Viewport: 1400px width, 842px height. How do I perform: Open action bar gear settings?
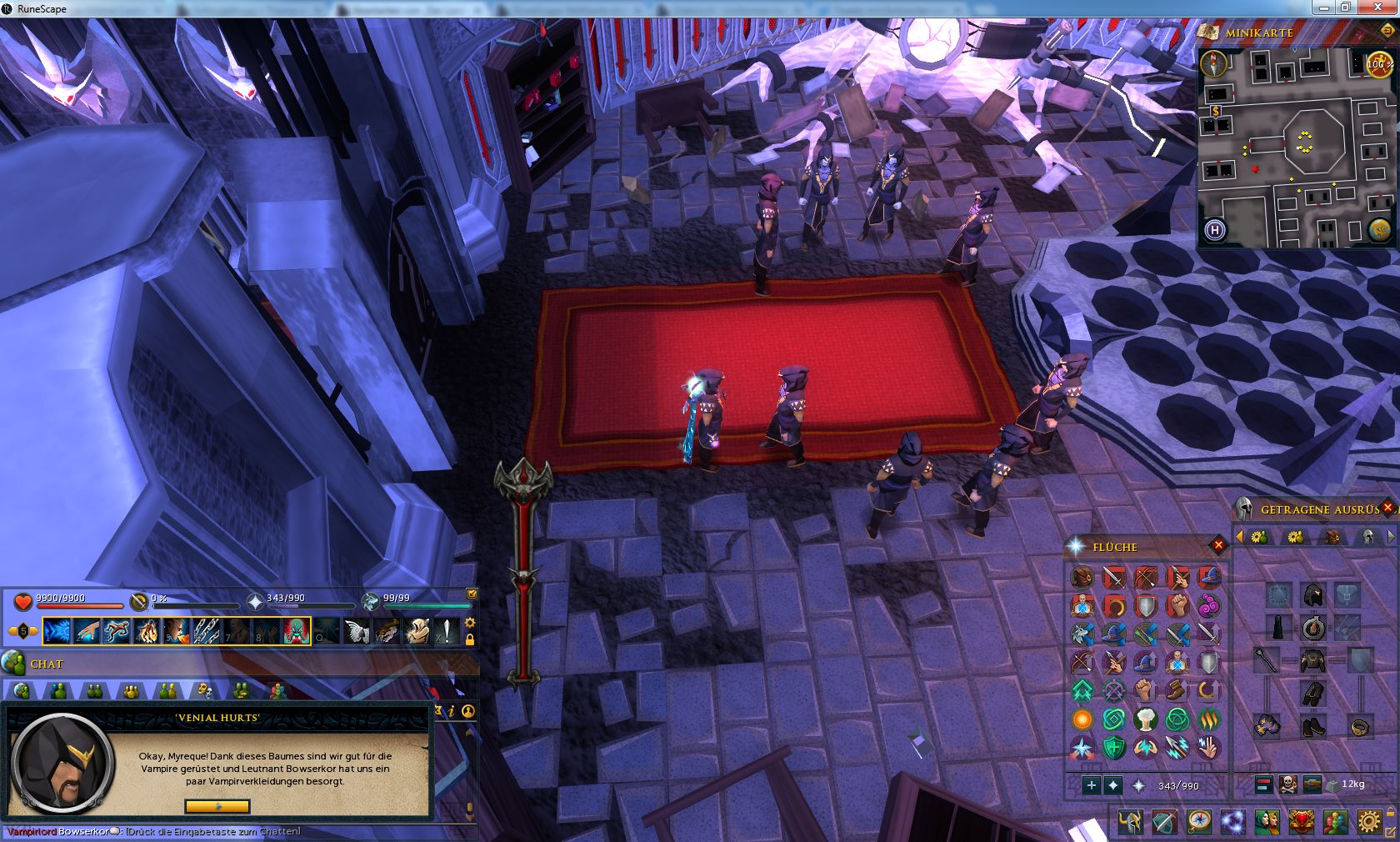tap(470, 623)
